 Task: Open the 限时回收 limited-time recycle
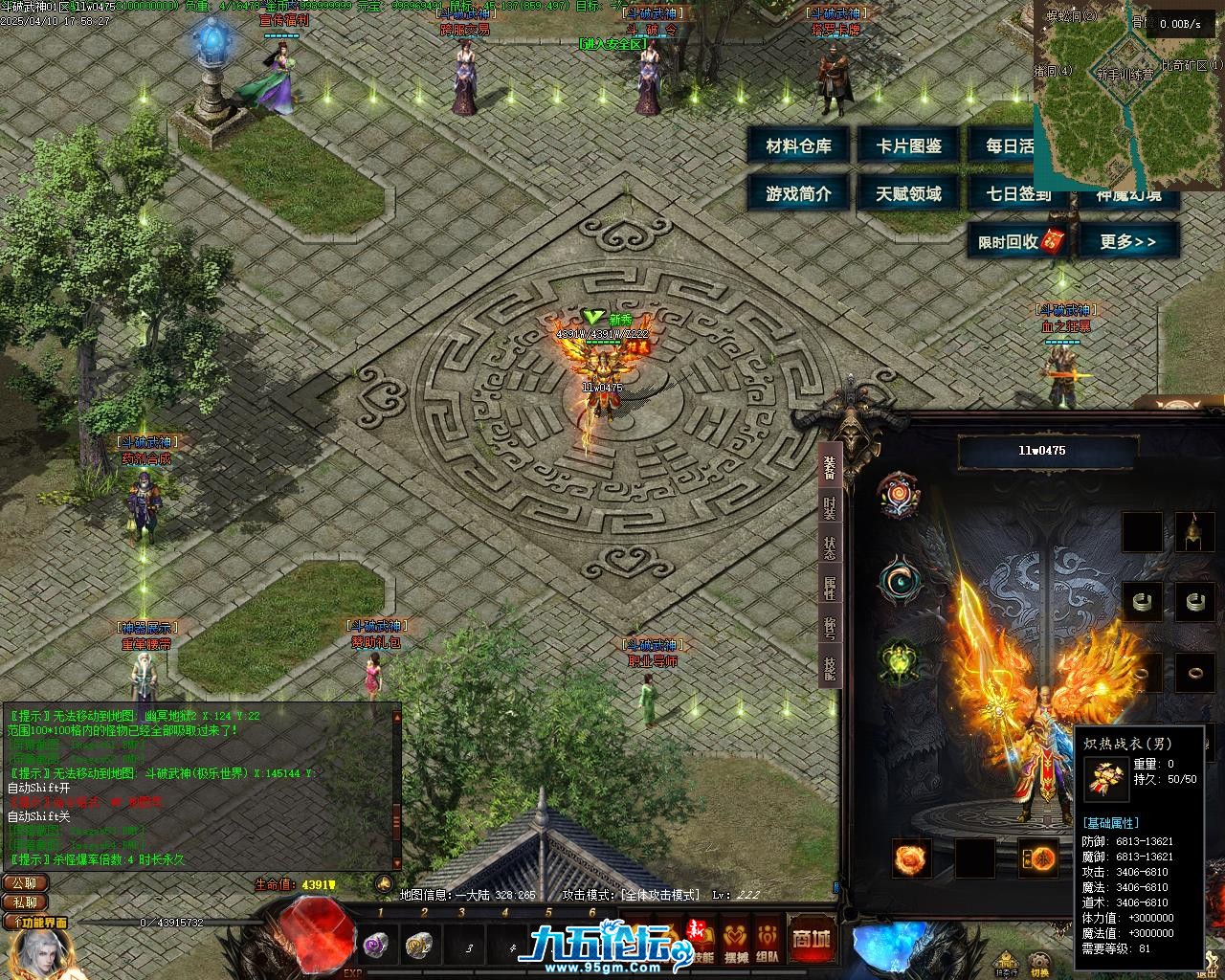coord(1020,241)
